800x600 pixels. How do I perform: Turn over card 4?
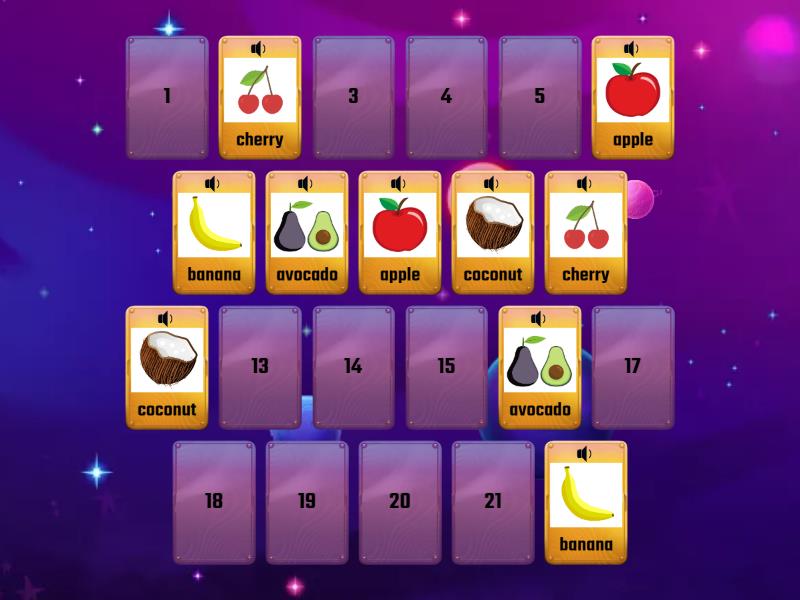pyautogui.click(x=446, y=97)
